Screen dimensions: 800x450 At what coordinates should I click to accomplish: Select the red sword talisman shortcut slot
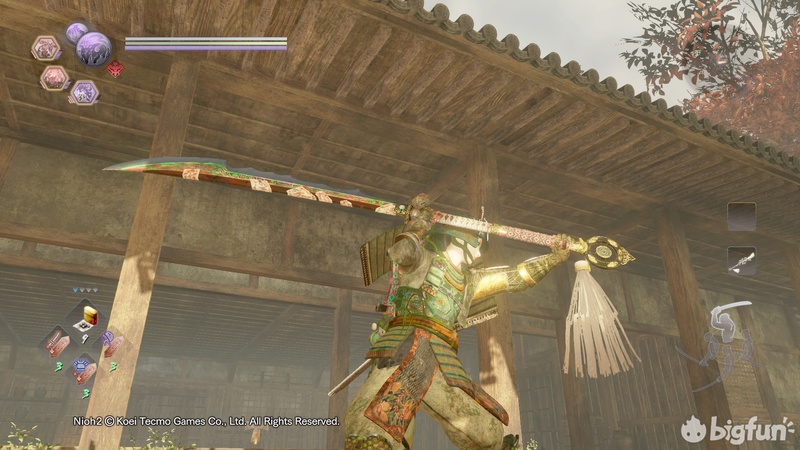click(55, 341)
